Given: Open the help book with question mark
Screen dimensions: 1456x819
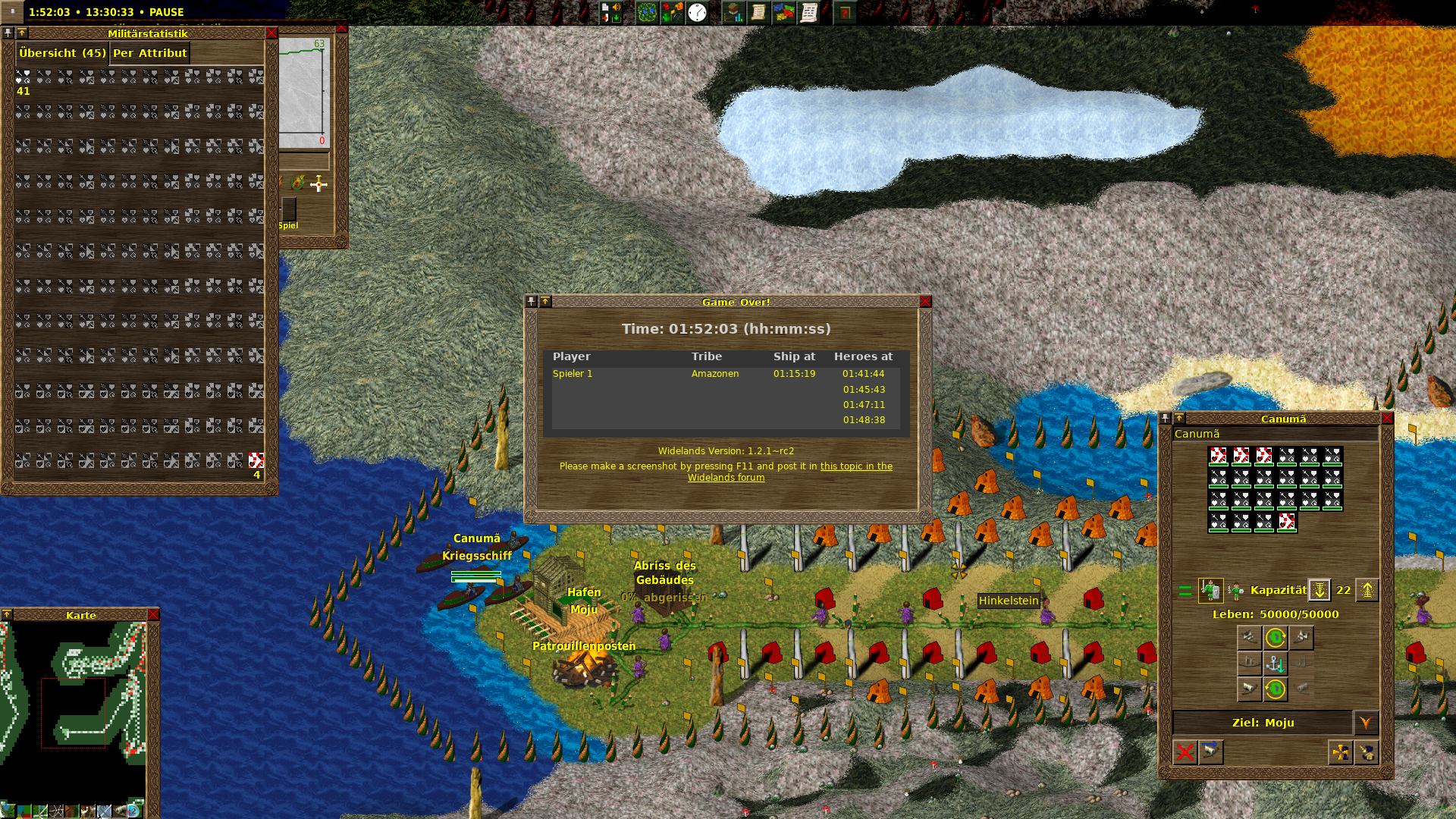Looking at the screenshot, I should point(845,13).
